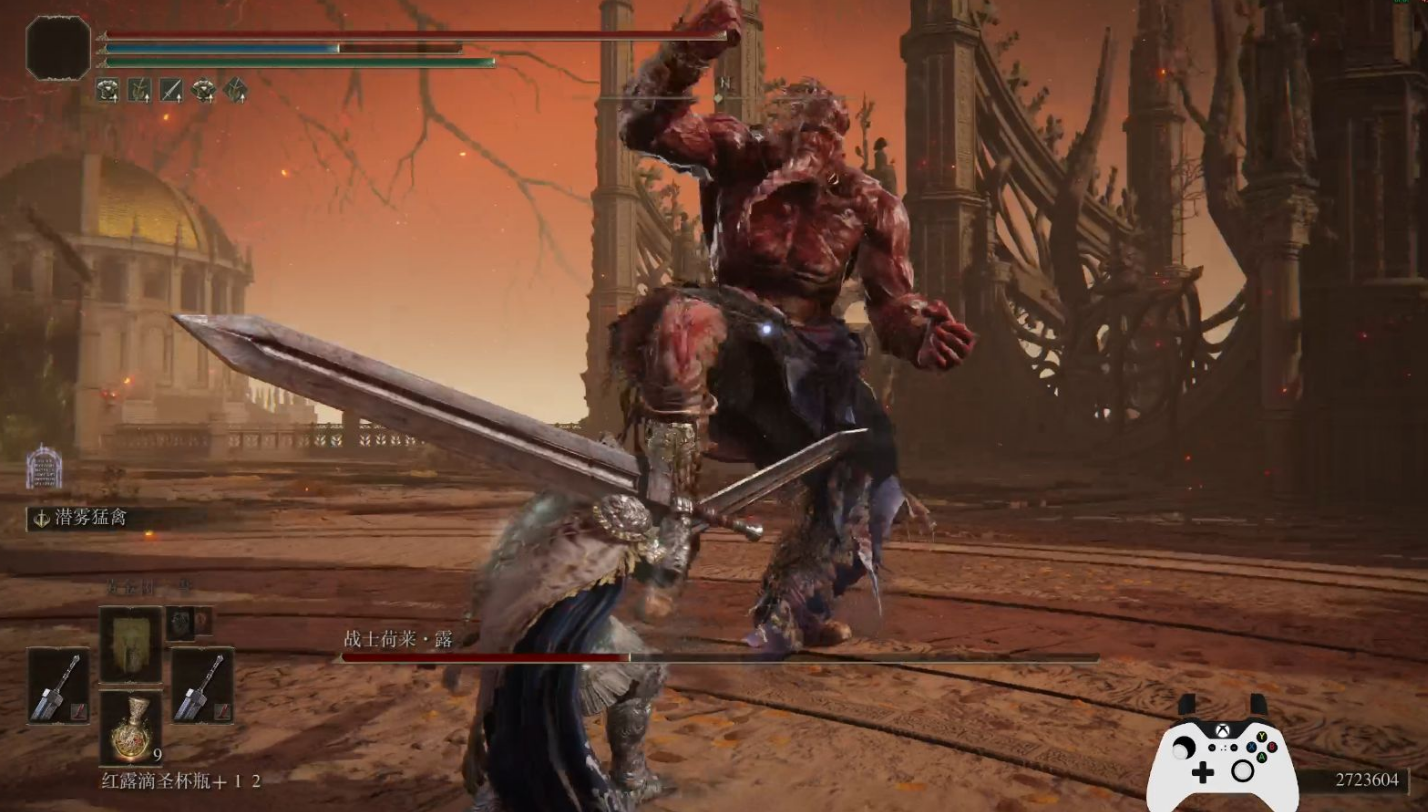Select the golden incantation spell slot
This screenshot has width=1428, height=812.
pyautogui.click(x=130, y=644)
